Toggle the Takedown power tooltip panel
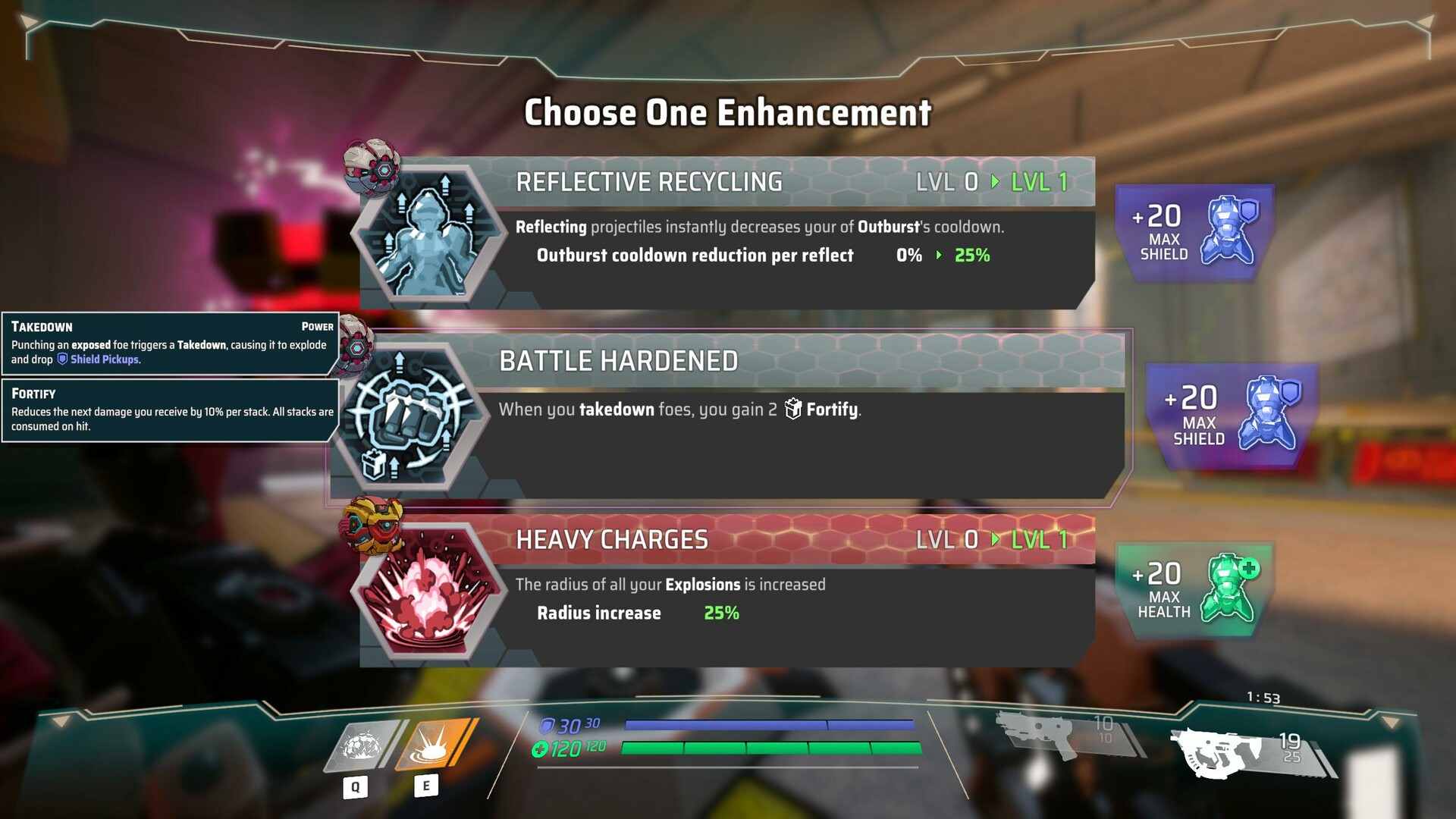 (x=167, y=344)
